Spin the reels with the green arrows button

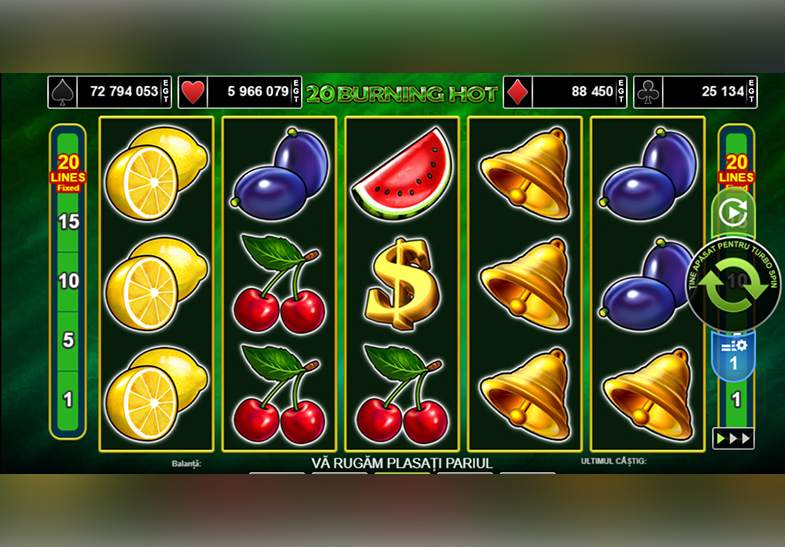coord(733,283)
